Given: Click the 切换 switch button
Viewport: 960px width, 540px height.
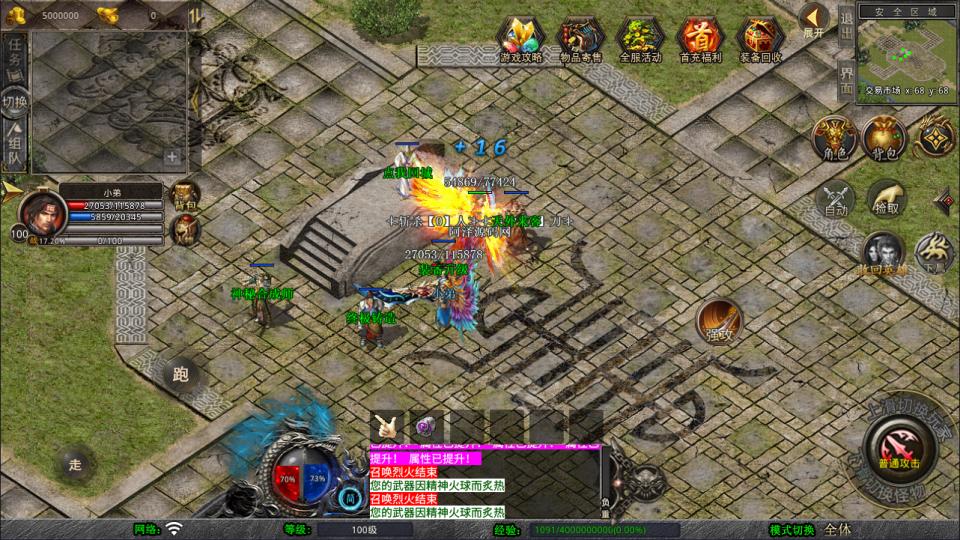Looking at the screenshot, I should pyautogui.click(x=15, y=101).
